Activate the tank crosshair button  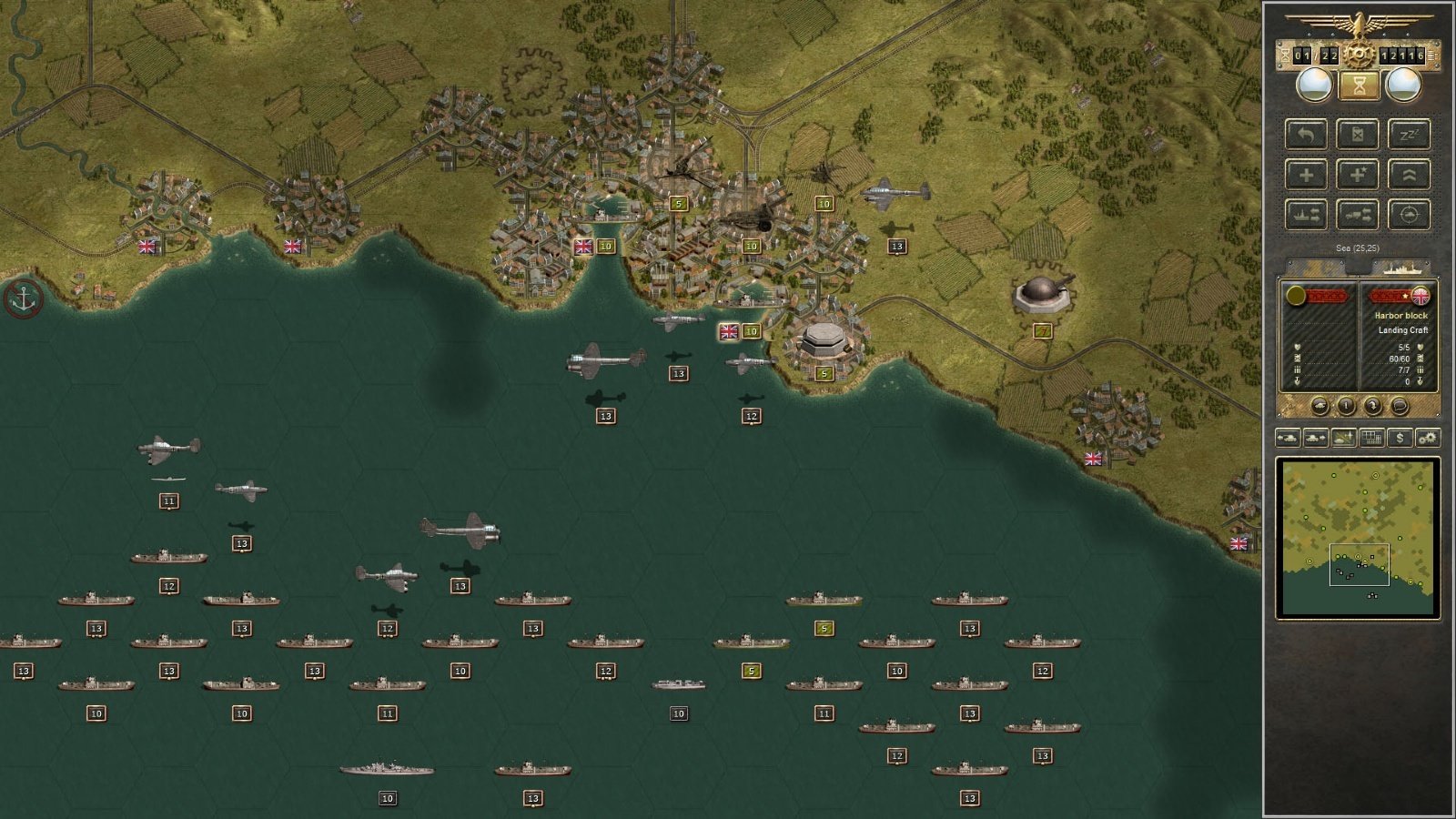tap(1409, 215)
